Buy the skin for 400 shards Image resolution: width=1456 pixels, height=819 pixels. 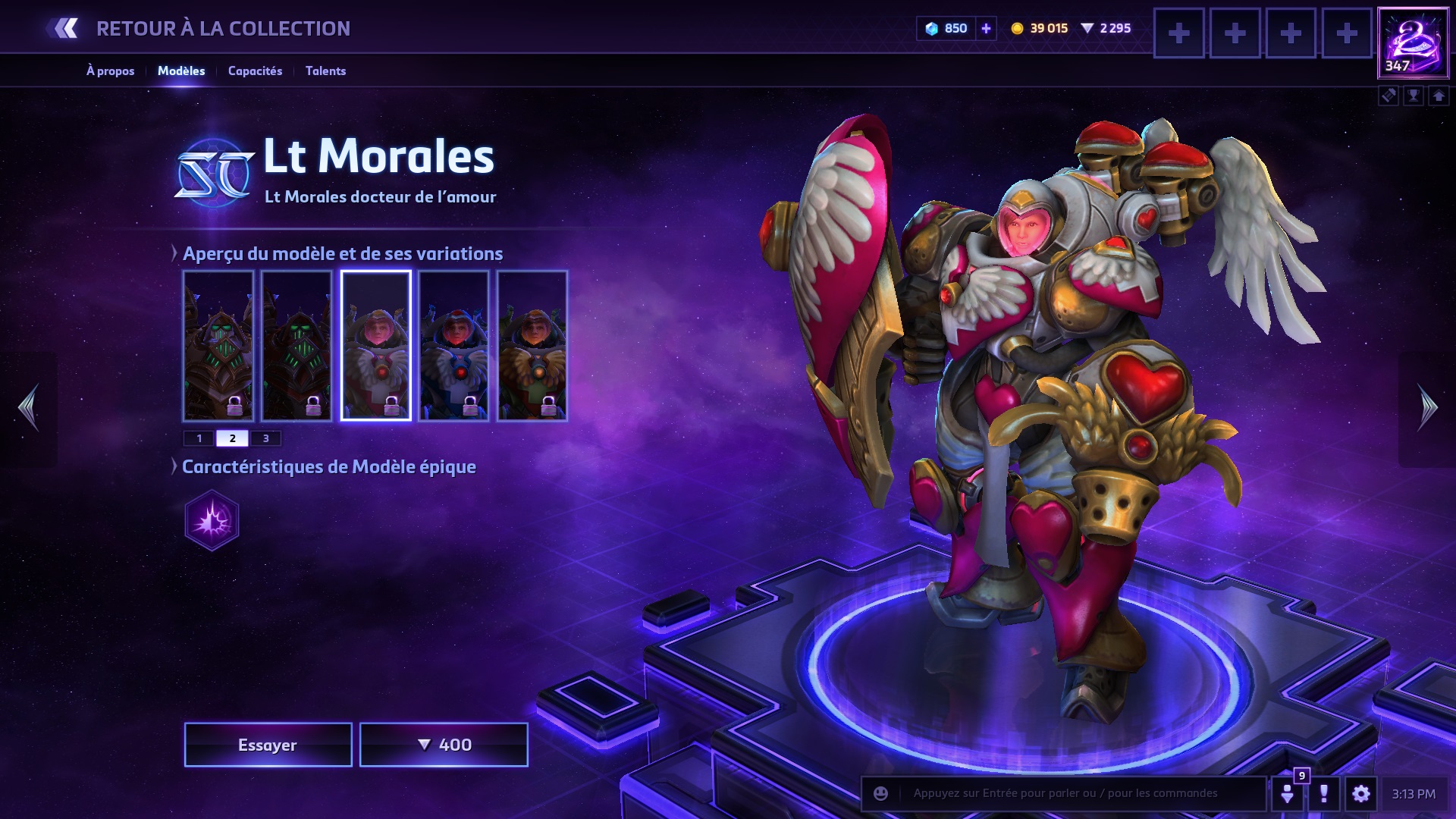pos(444,745)
